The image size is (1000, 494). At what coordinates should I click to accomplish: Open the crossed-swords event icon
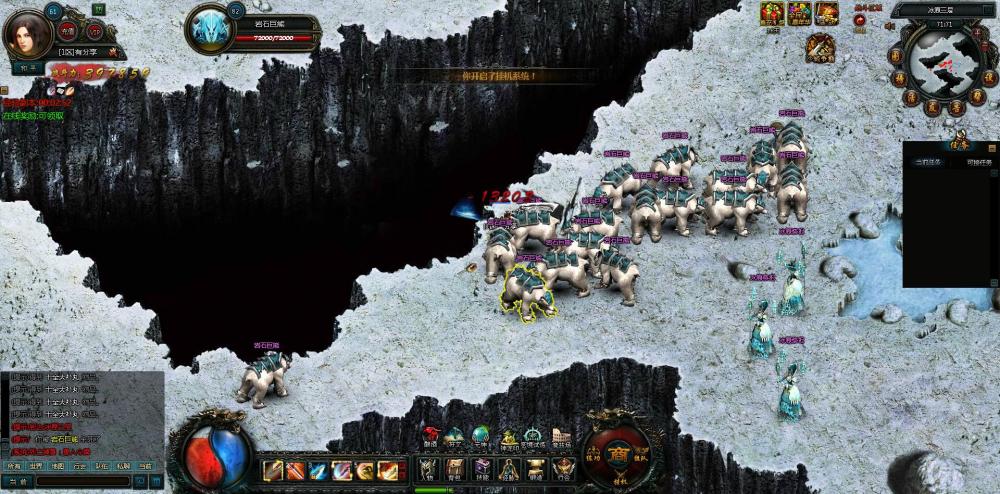[x=821, y=45]
